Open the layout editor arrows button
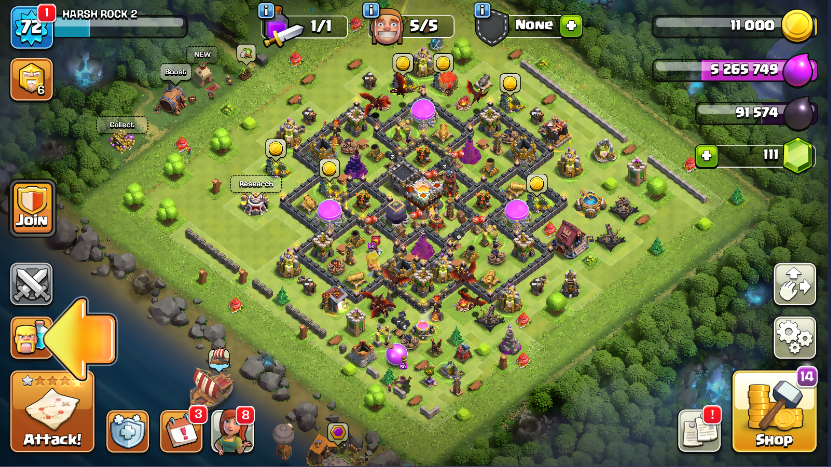This screenshot has height=467, width=831. pos(794,284)
